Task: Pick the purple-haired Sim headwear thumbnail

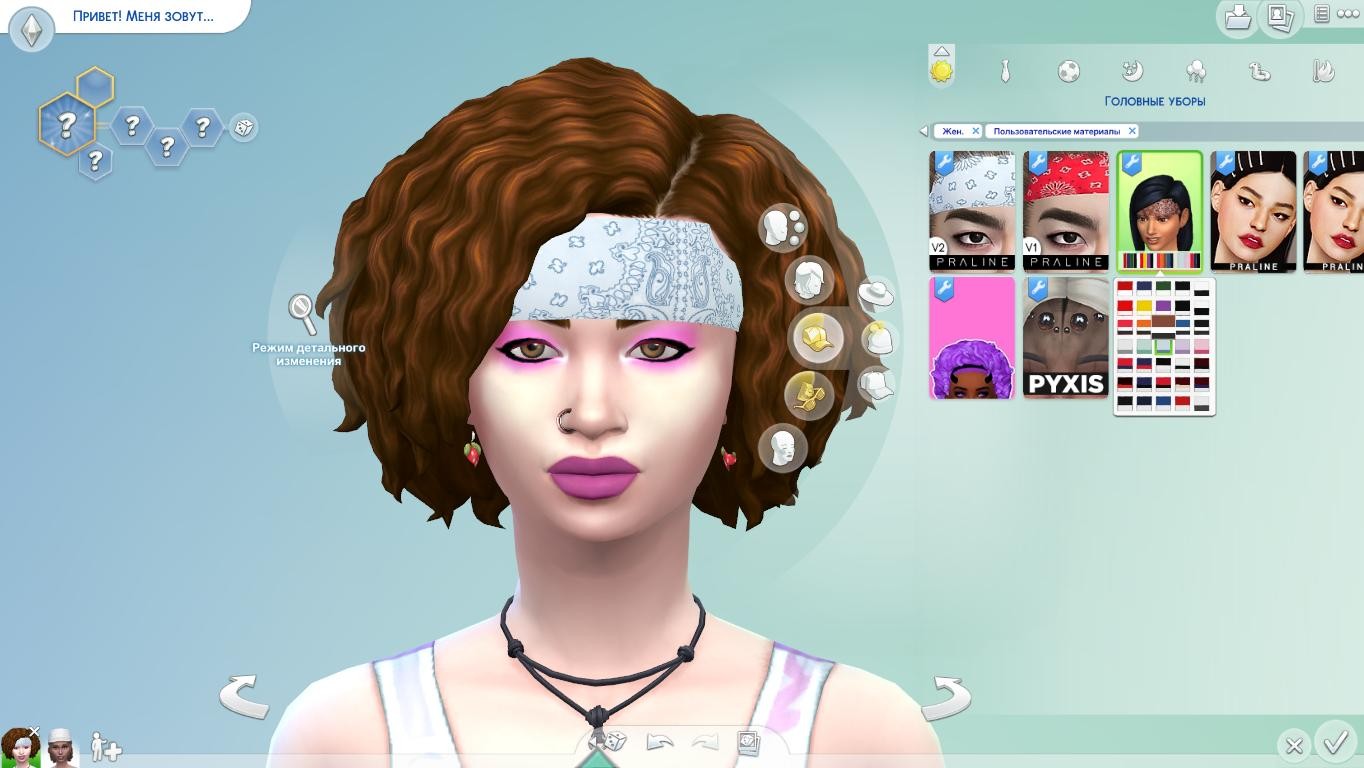Action: [972, 339]
